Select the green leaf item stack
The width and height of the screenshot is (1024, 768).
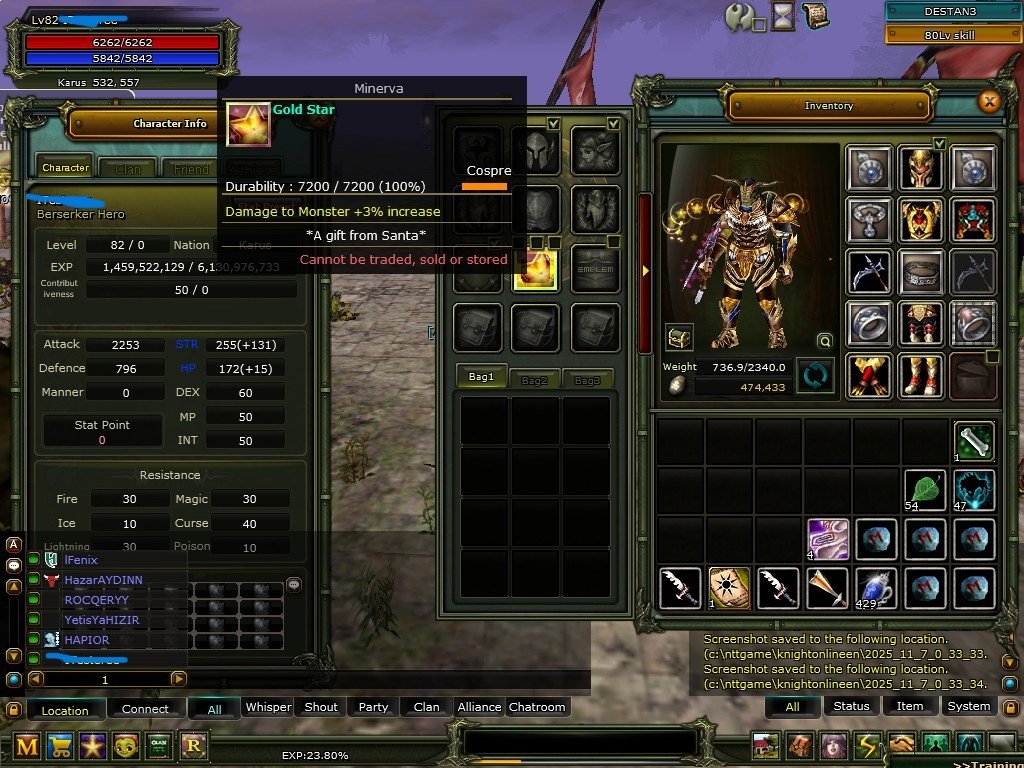pos(925,489)
